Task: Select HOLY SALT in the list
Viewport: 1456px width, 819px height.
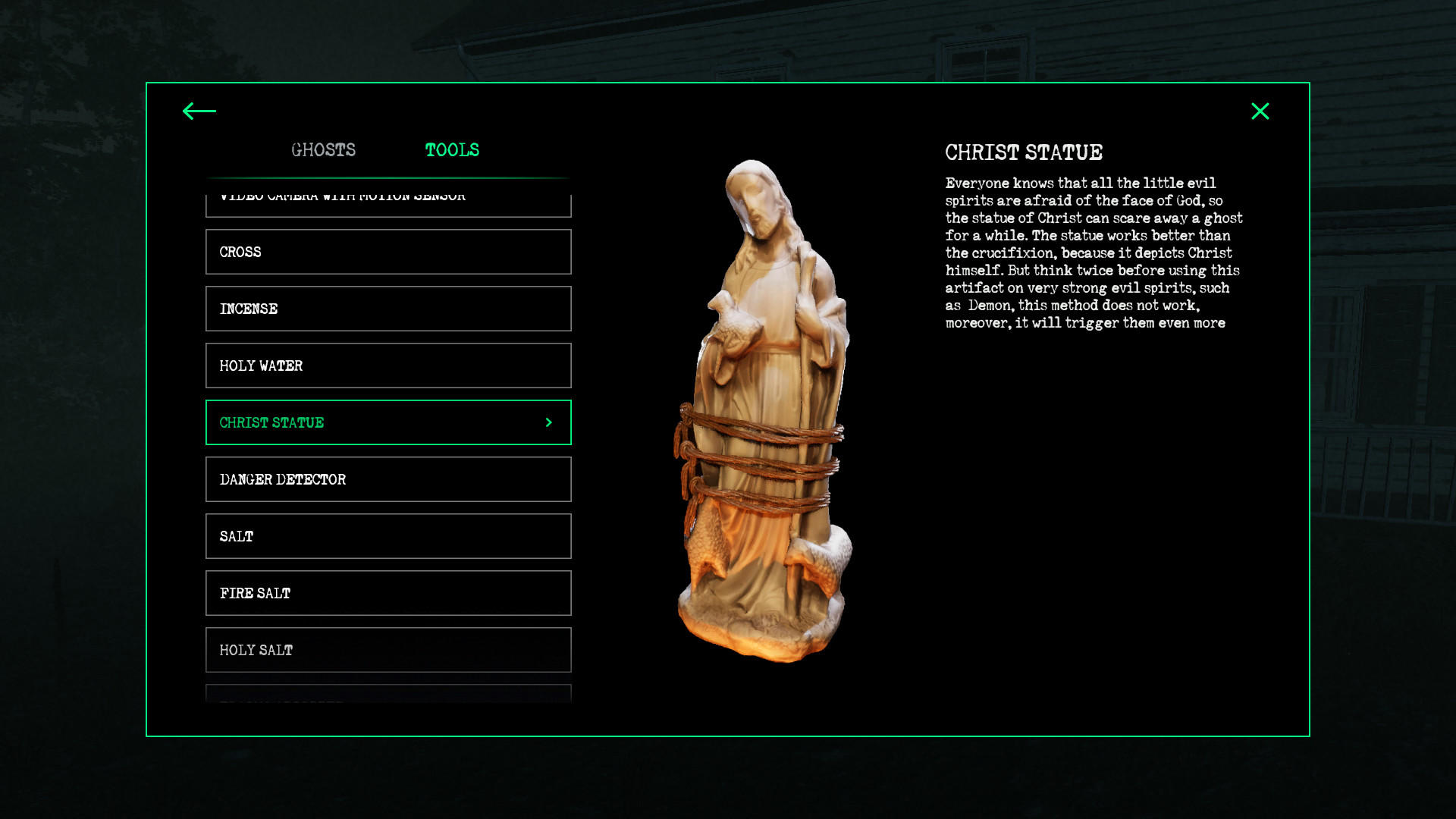Action: click(x=388, y=650)
